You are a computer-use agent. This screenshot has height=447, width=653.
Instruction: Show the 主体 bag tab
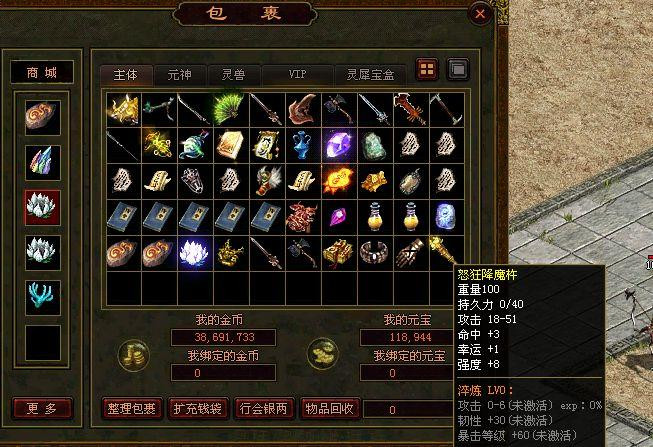[x=125, y=74]
